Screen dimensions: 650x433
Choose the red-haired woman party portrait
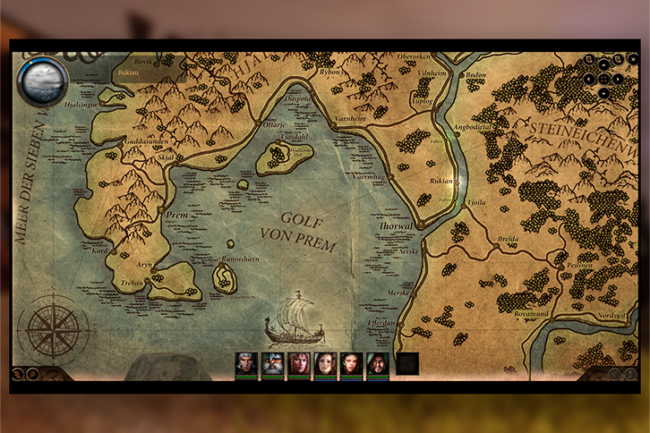(x=298, y=365)
